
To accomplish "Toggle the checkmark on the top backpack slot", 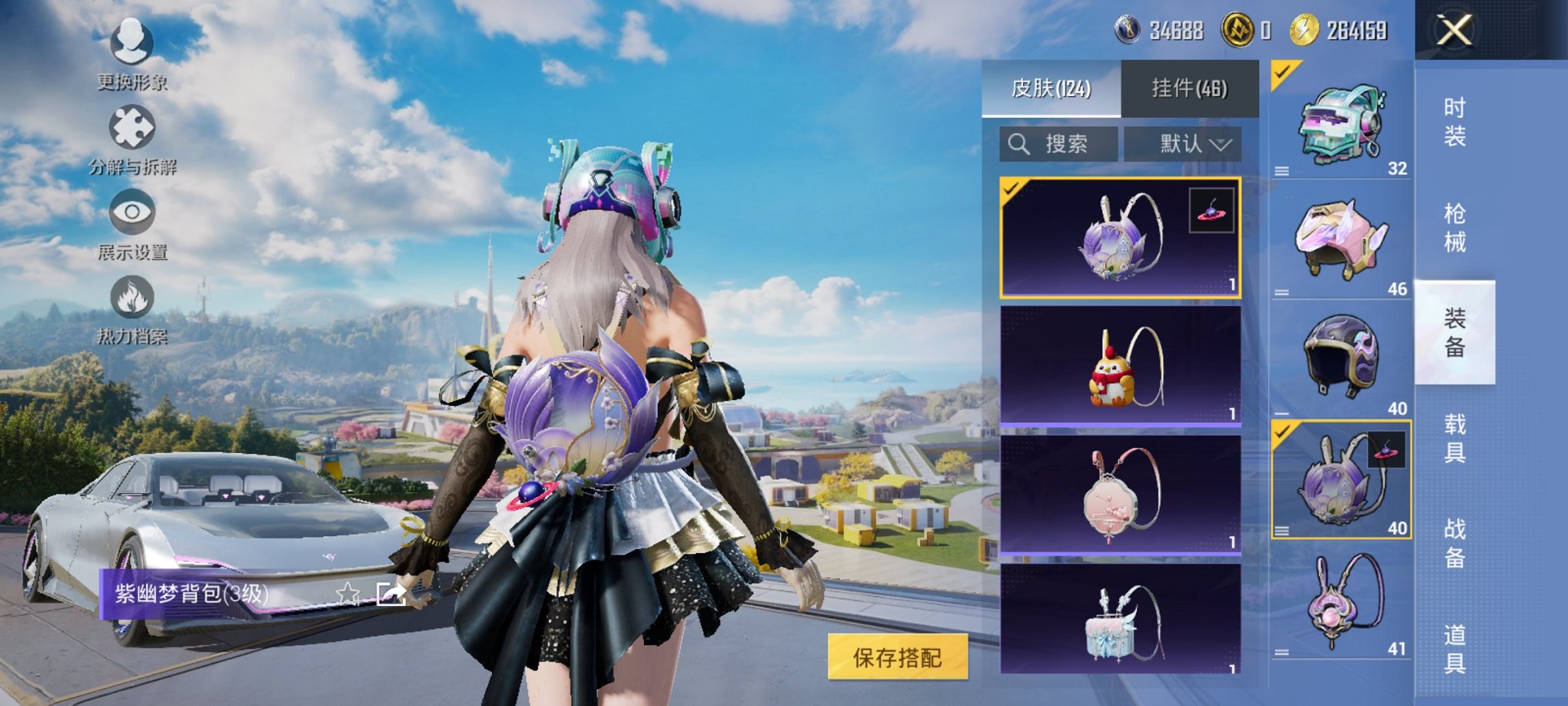I will tap(1281, 75).
